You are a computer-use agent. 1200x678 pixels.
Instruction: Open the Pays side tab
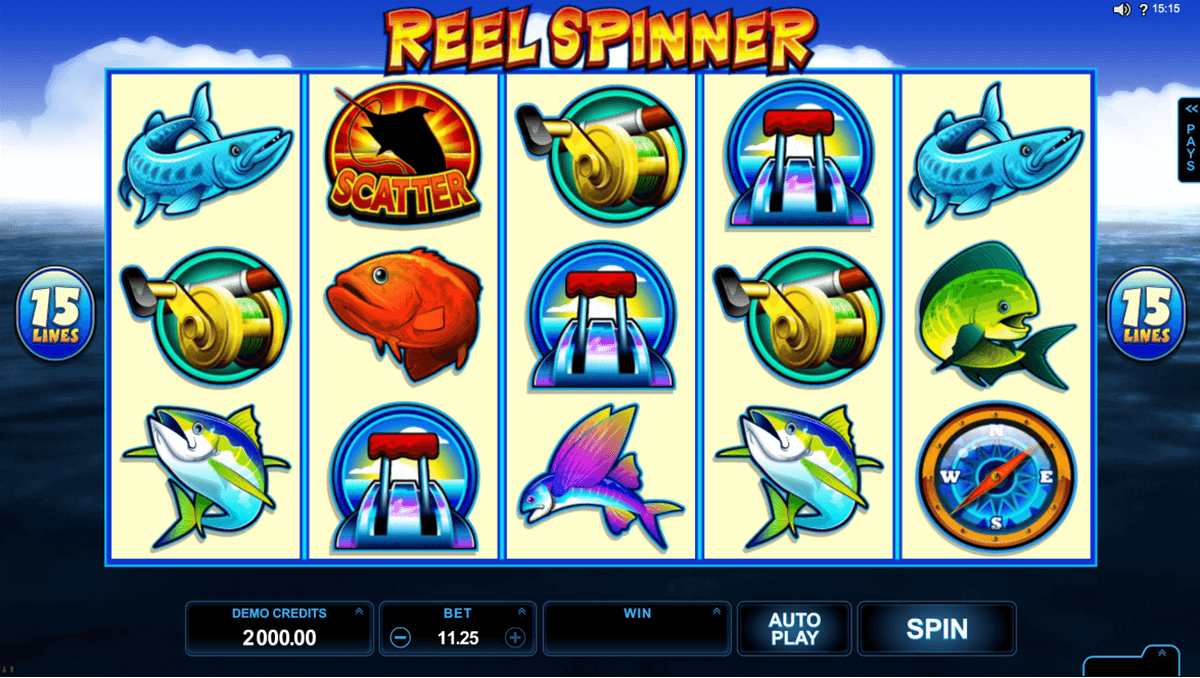point(1190,138)
